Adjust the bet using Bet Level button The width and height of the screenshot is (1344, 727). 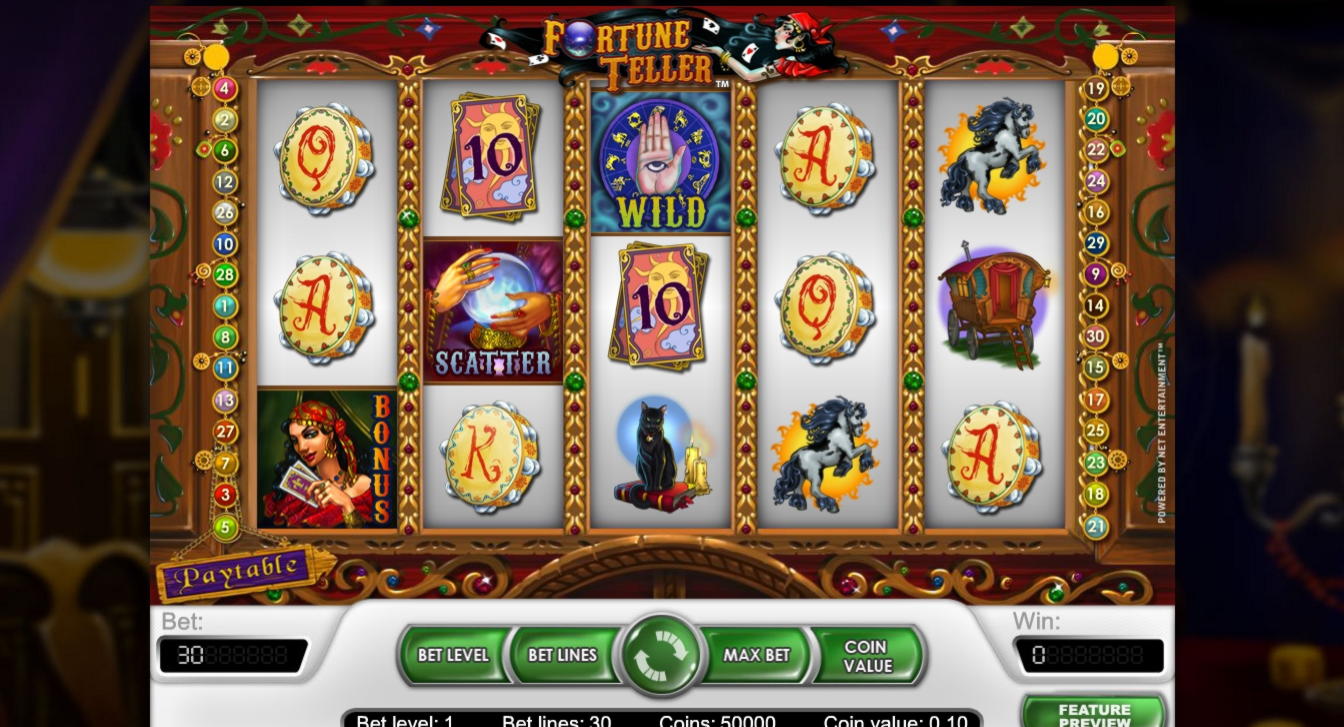click(x=455, y=655)
